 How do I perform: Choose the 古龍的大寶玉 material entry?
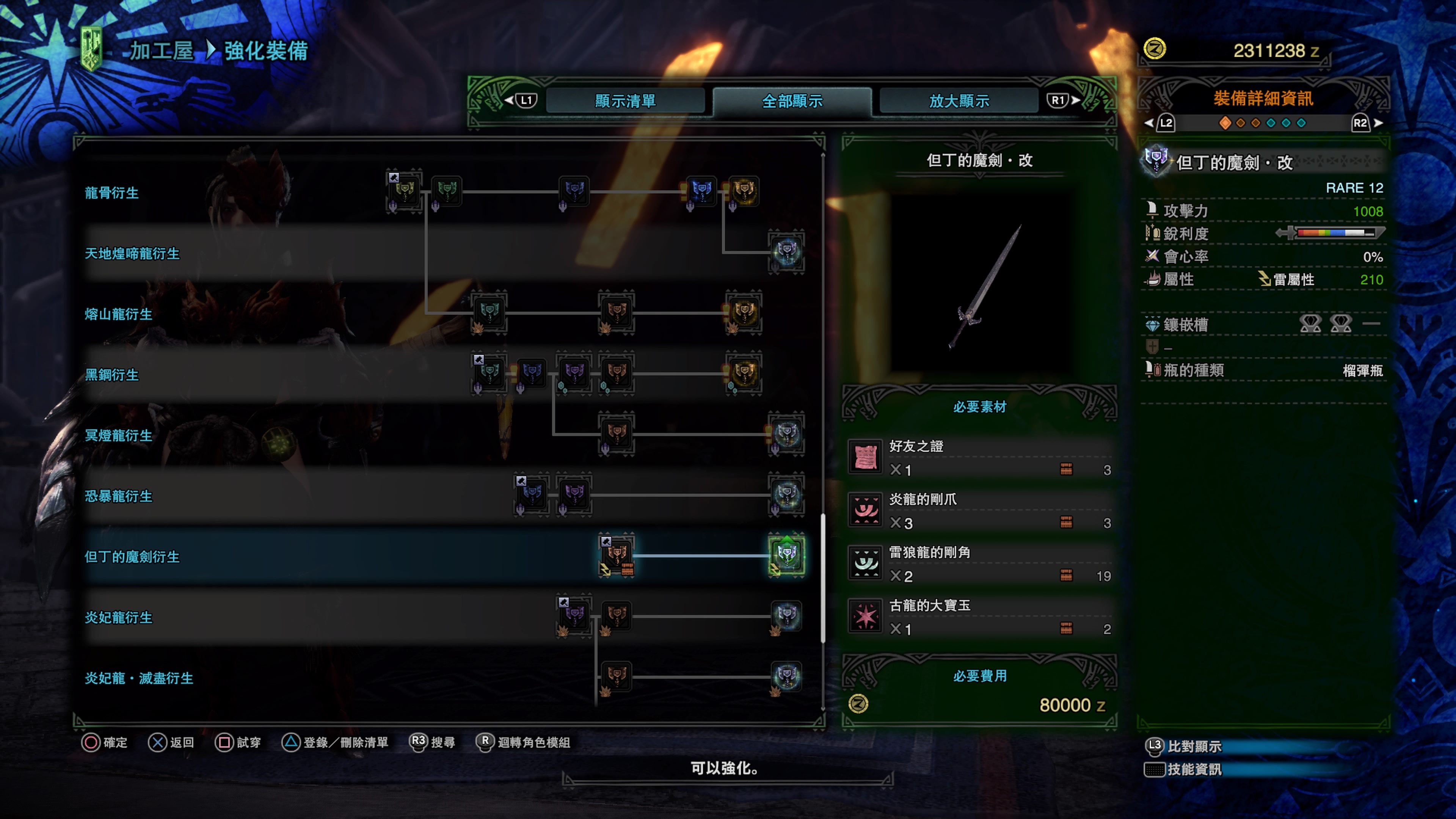(x=979, y=617)
